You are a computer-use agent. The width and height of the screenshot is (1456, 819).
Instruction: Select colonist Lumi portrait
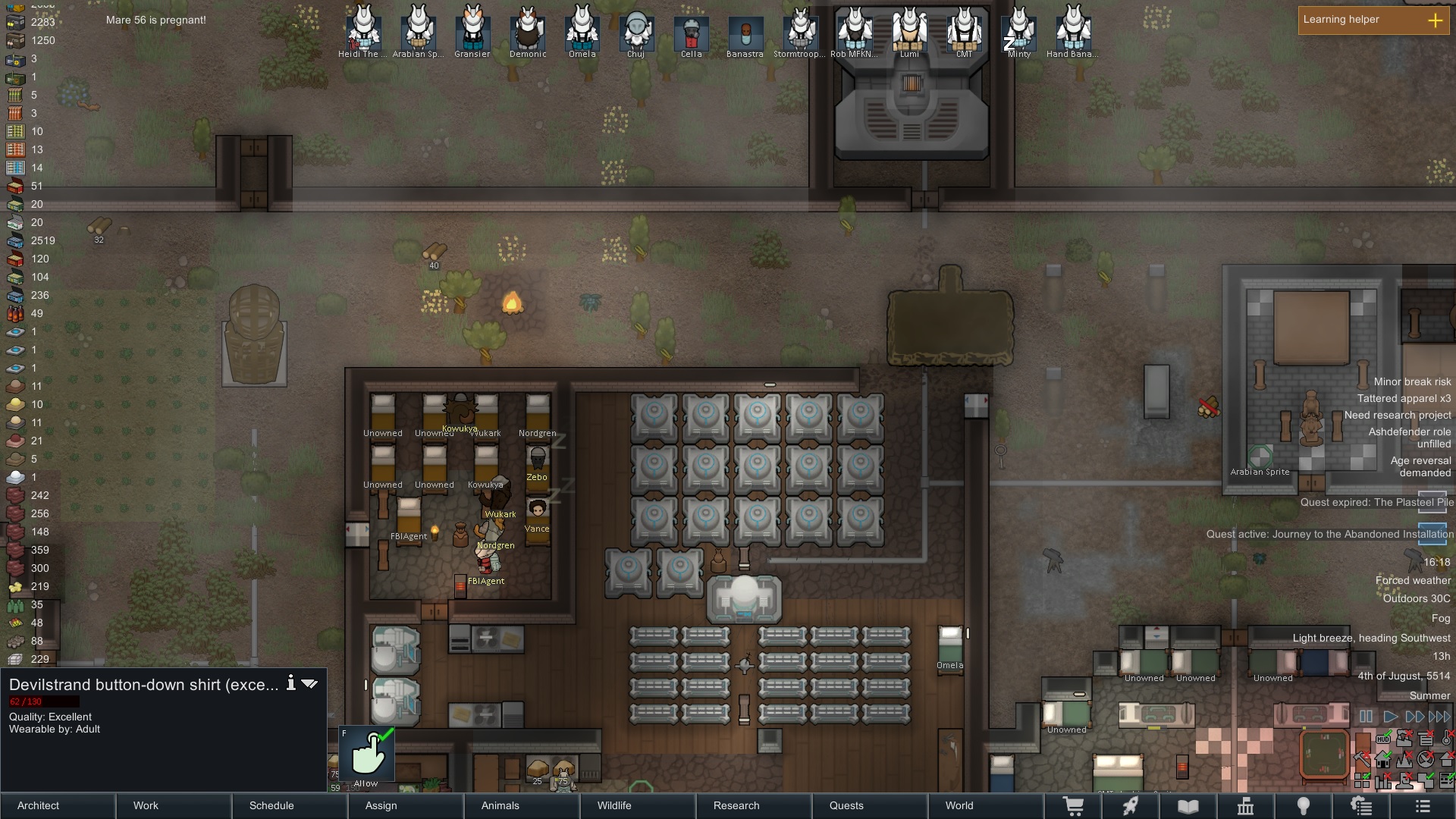click(909, 32)
